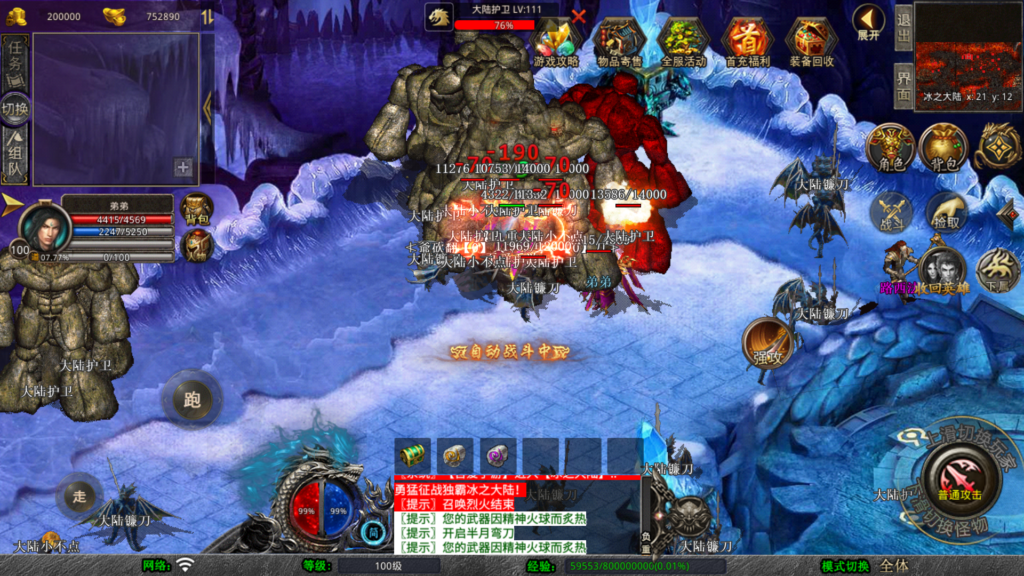This screenshot has height=576, width=1024.
Task: Toggle the 展开 expand arrow
Action: pos(869,22)
